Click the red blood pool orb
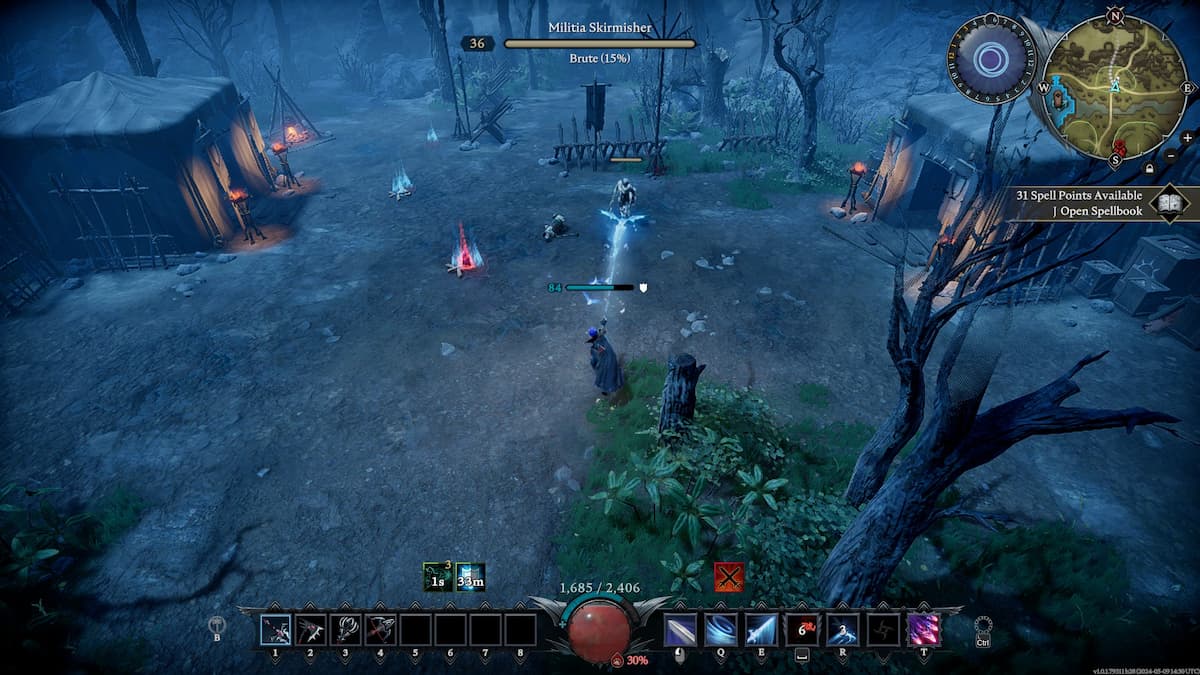Viewport: 1200px width, 675px height. (x=600, y=630)
